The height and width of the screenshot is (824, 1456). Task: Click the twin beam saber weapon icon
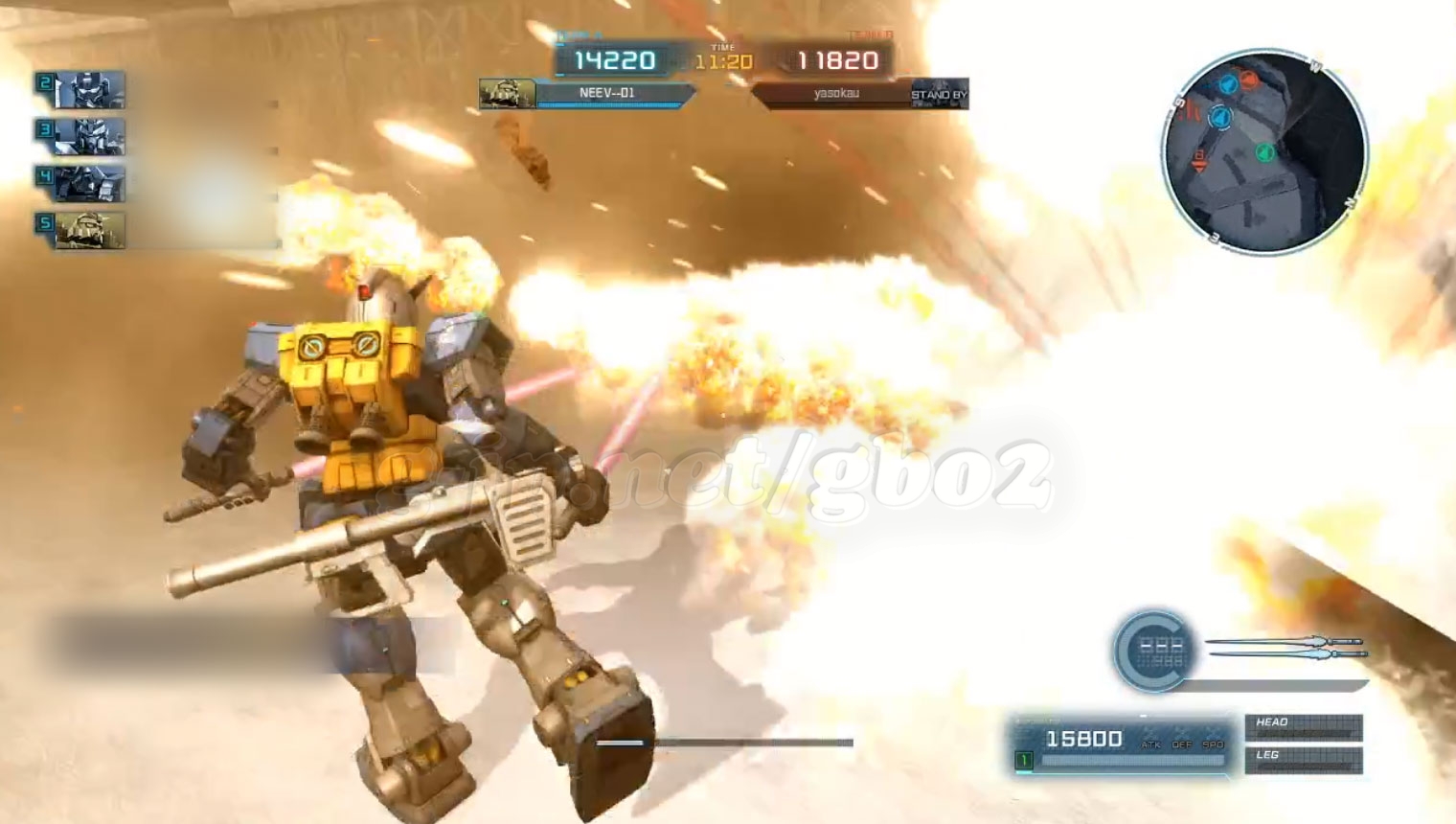tap(1285, 649)
